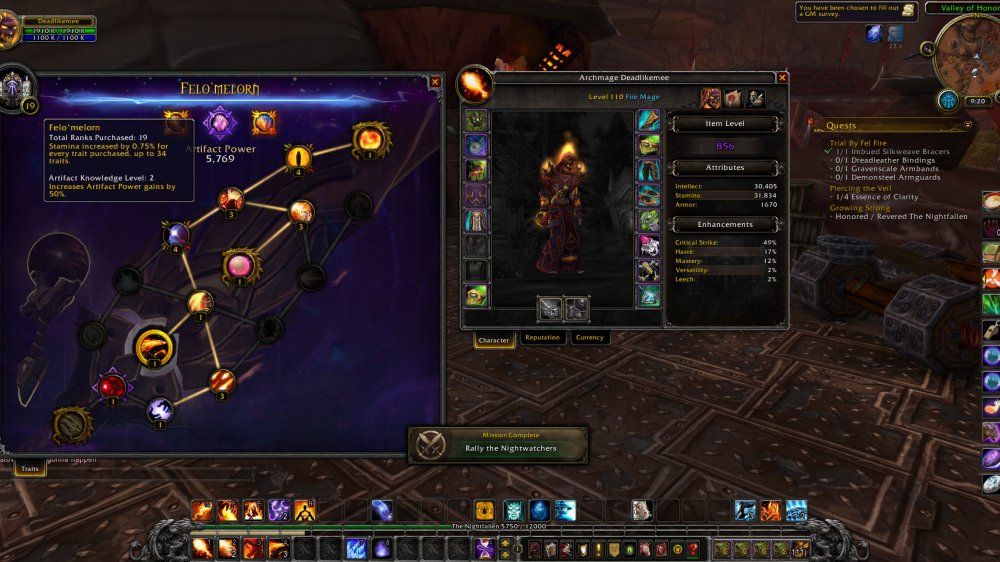The image size is (1000, 562).
Task: Click the purple crystal relic slot
Action: [x=219, y=123]
